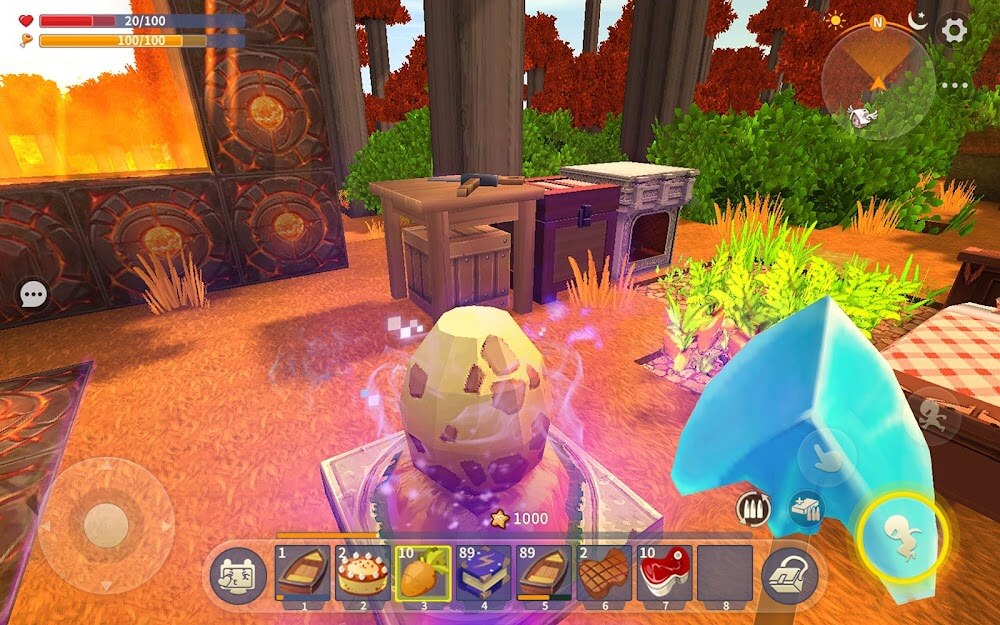The width and height of the screenshot is (1000, 625).
Task: Select the carrot in hotbar slot 3
Action: pyautogui.click(x=423, y=574)
